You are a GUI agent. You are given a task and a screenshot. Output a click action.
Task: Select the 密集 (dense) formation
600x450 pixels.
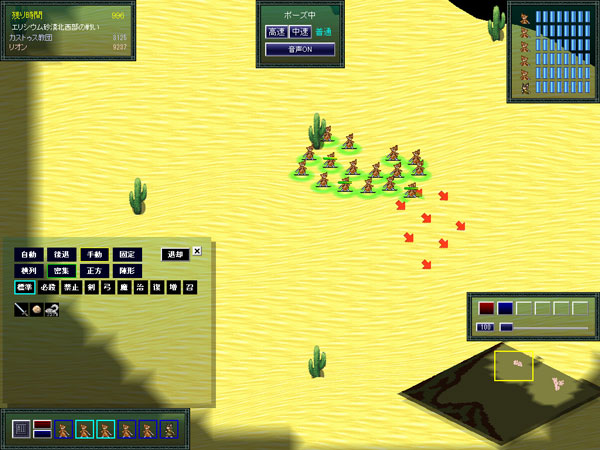61,271
